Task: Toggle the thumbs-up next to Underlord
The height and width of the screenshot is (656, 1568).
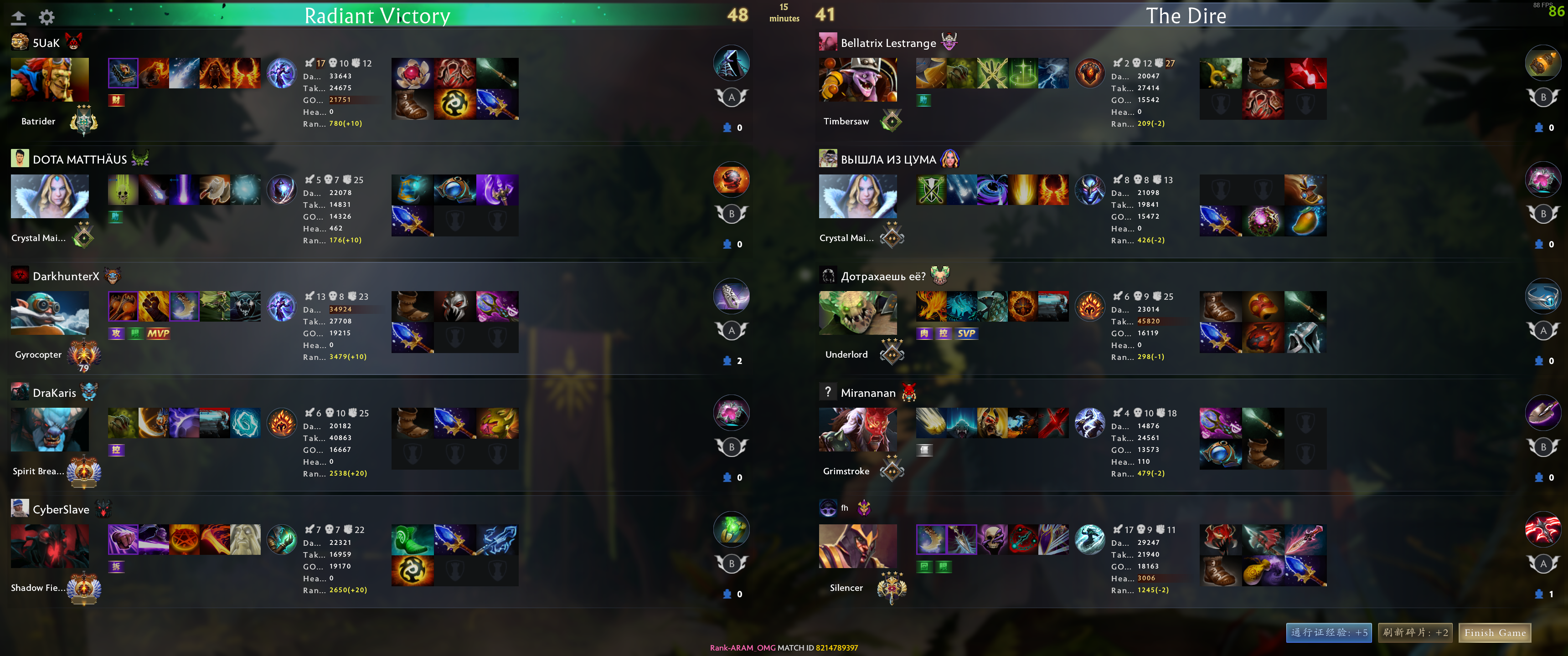Action: pyautogui.click(x=1539, y=361)
